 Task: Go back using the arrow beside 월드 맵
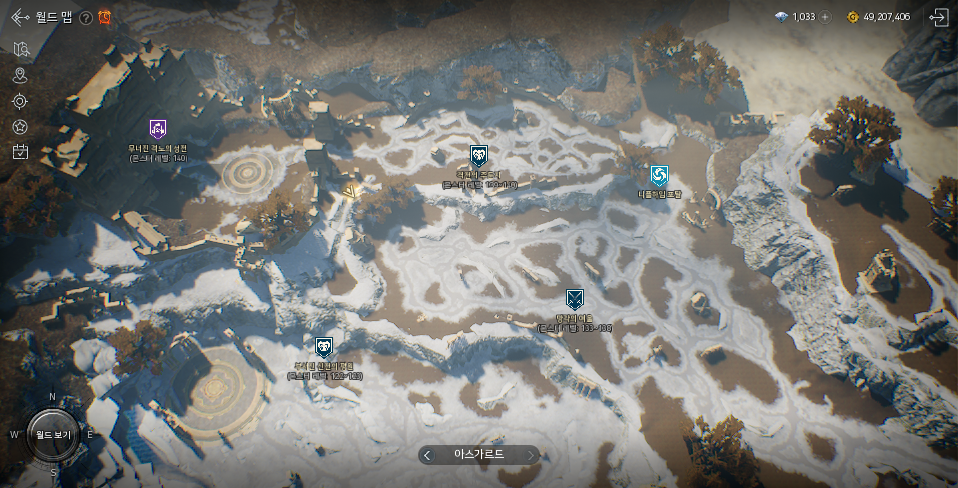19,17
